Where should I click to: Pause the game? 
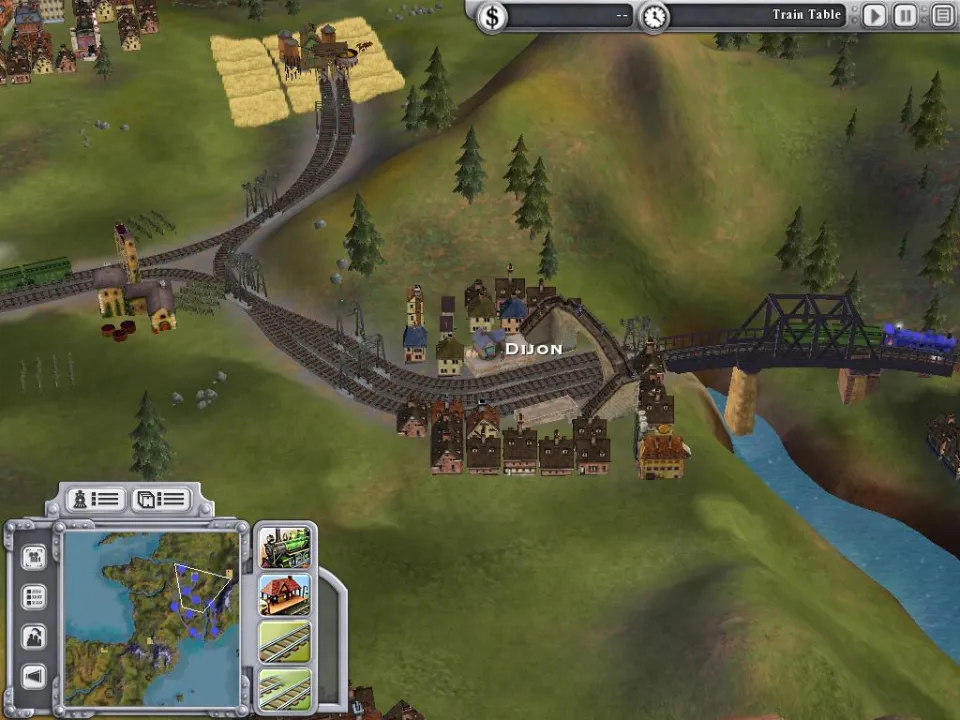905,15
